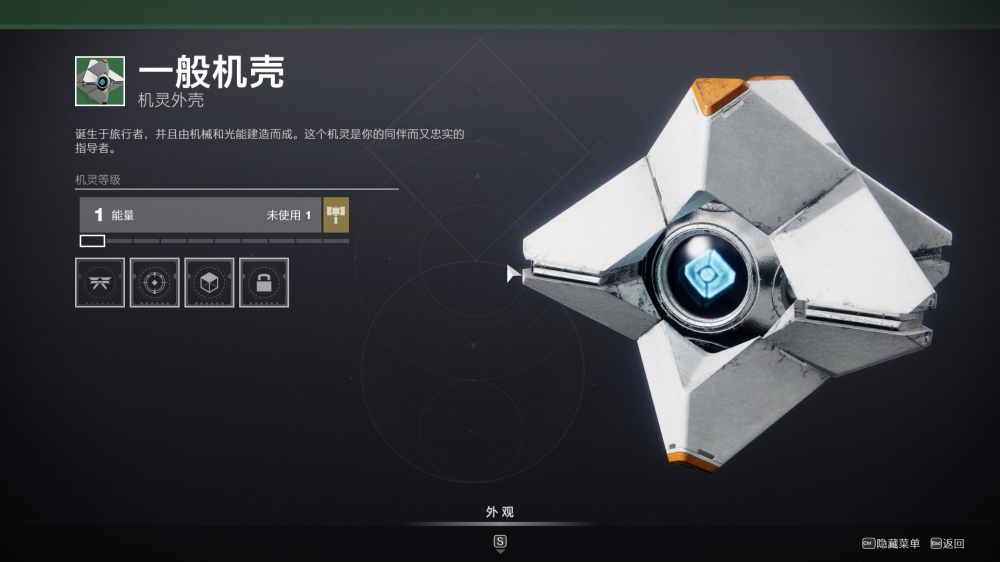This screenshot has width=1000, height=562.
Task: Click the locked mod slot with padlock icon
Action: (264, 283)
